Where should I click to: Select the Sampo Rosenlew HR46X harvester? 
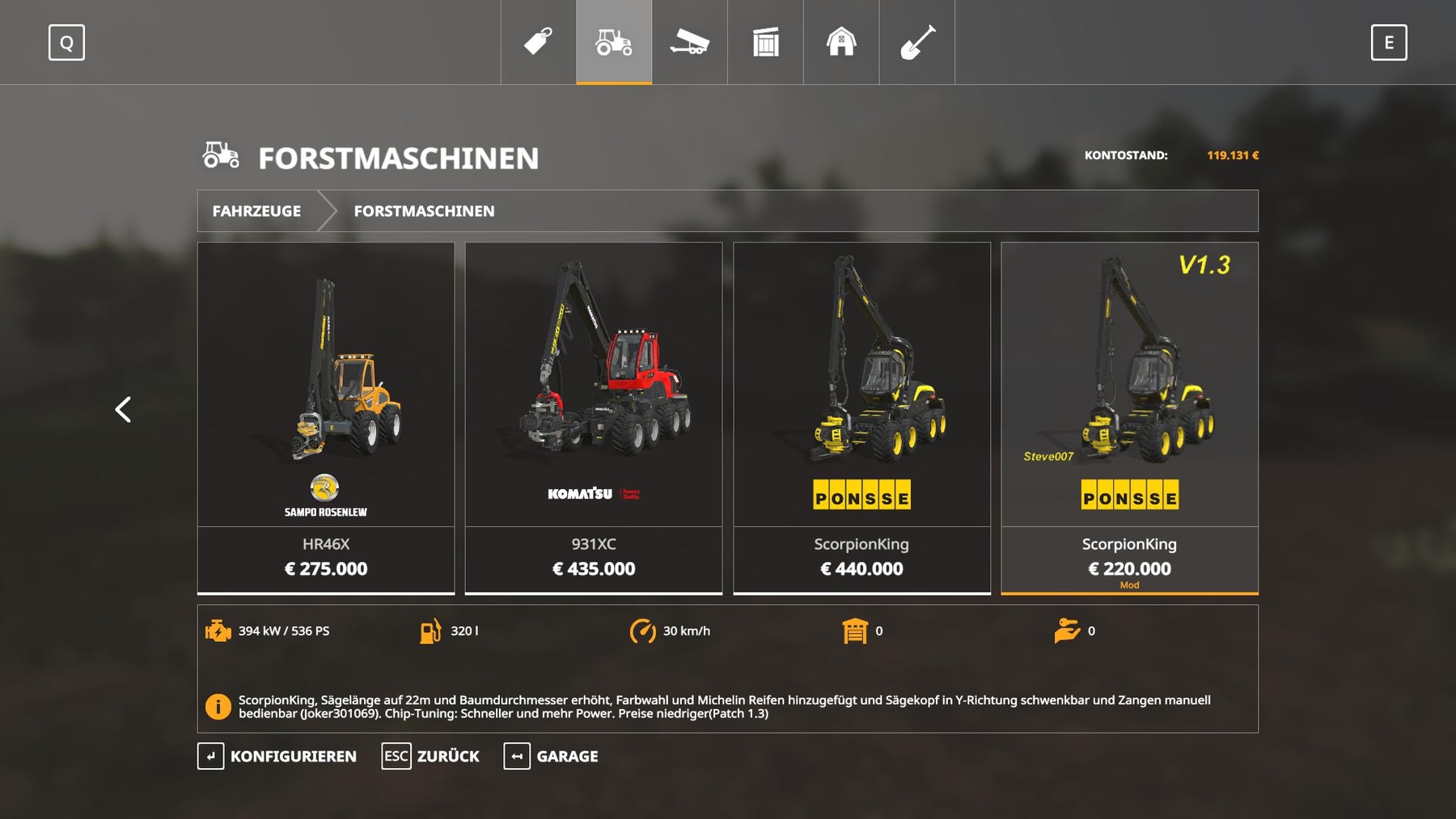[x=326, y=418]
